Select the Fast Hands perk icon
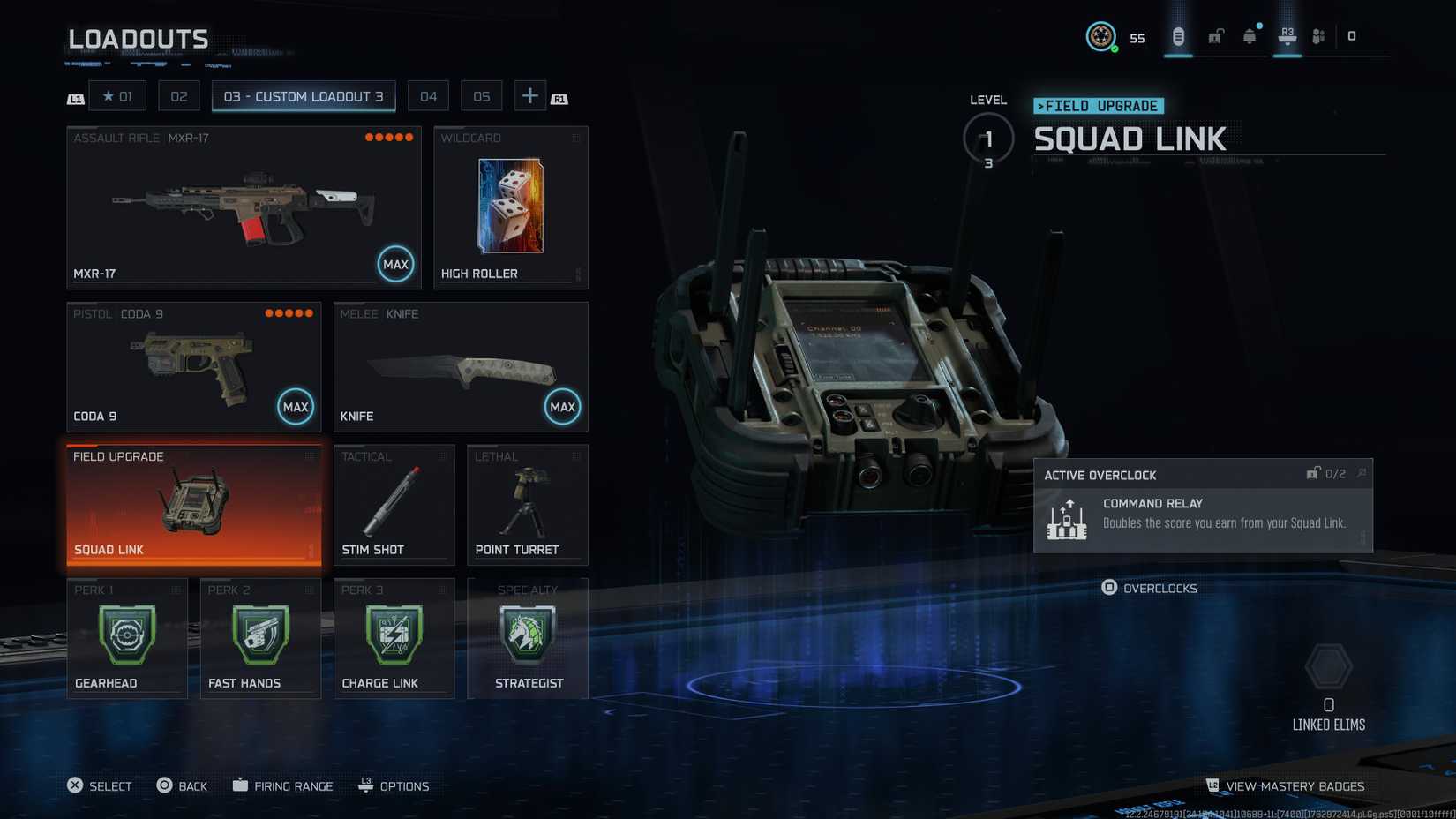1456x819 pixels. pyautogui.click(x=259, y=635)
